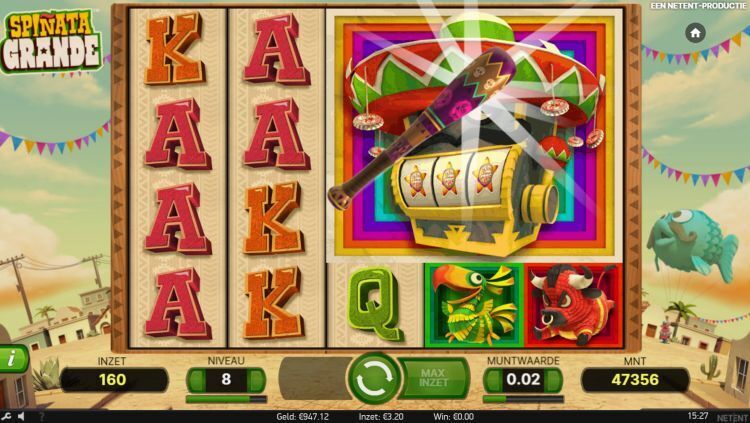Screen dimensions: 750x423
Task: Lower the Muntwaarde coin value
Action: 493,380
